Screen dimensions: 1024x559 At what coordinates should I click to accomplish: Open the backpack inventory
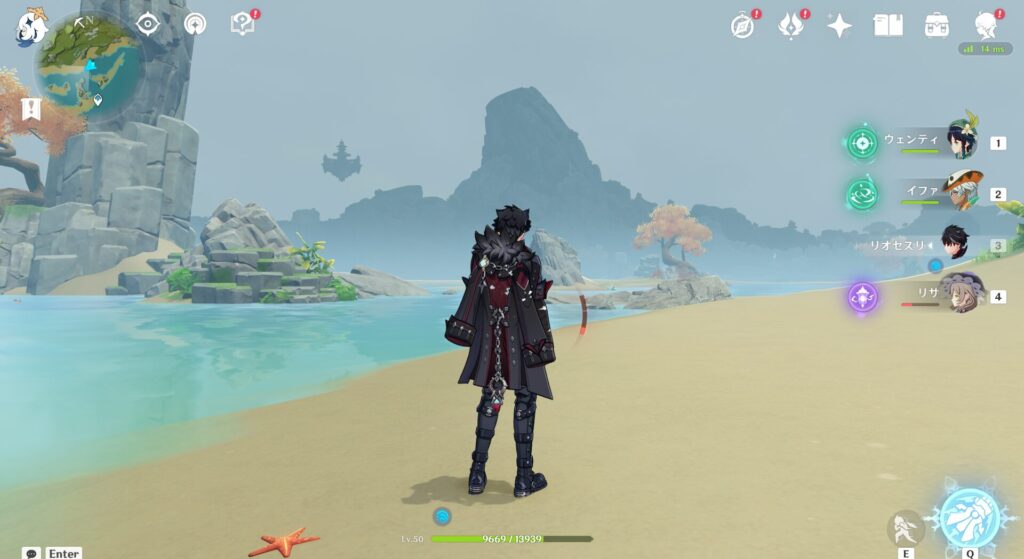937,26
